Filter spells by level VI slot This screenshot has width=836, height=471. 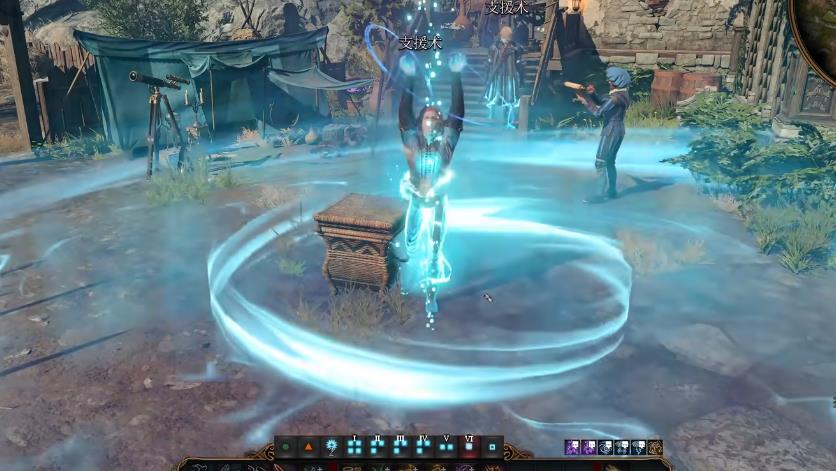(469, 447)
